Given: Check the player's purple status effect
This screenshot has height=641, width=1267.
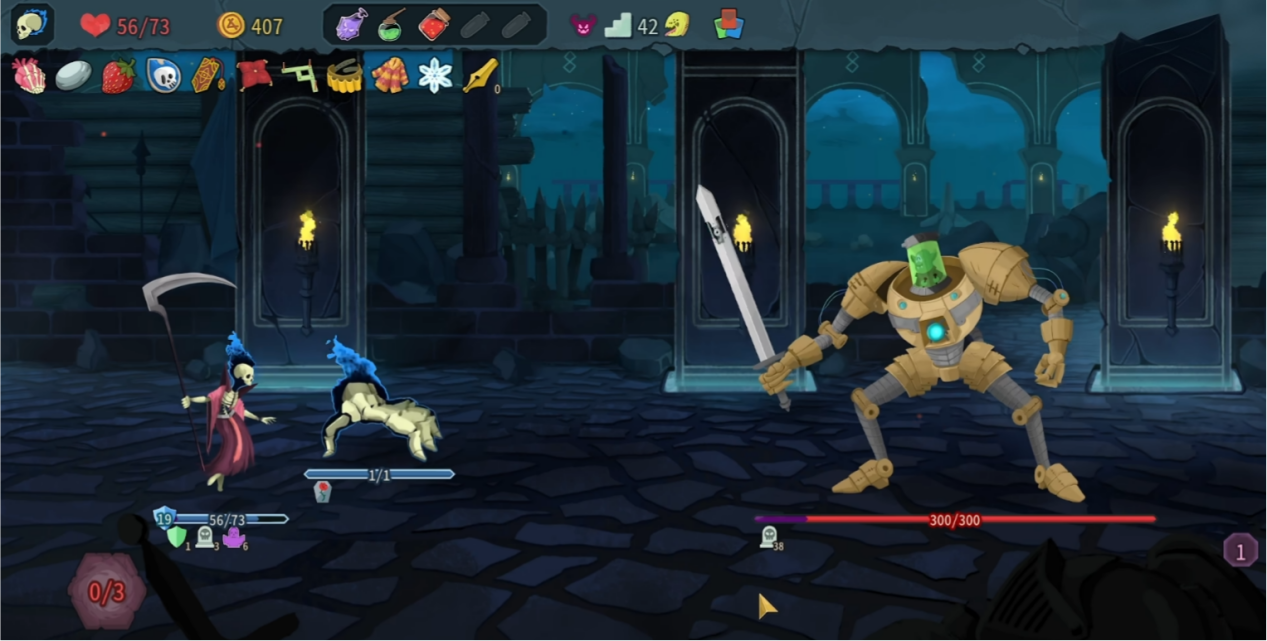Looking at the screenshot, I should tap(234, 538).
